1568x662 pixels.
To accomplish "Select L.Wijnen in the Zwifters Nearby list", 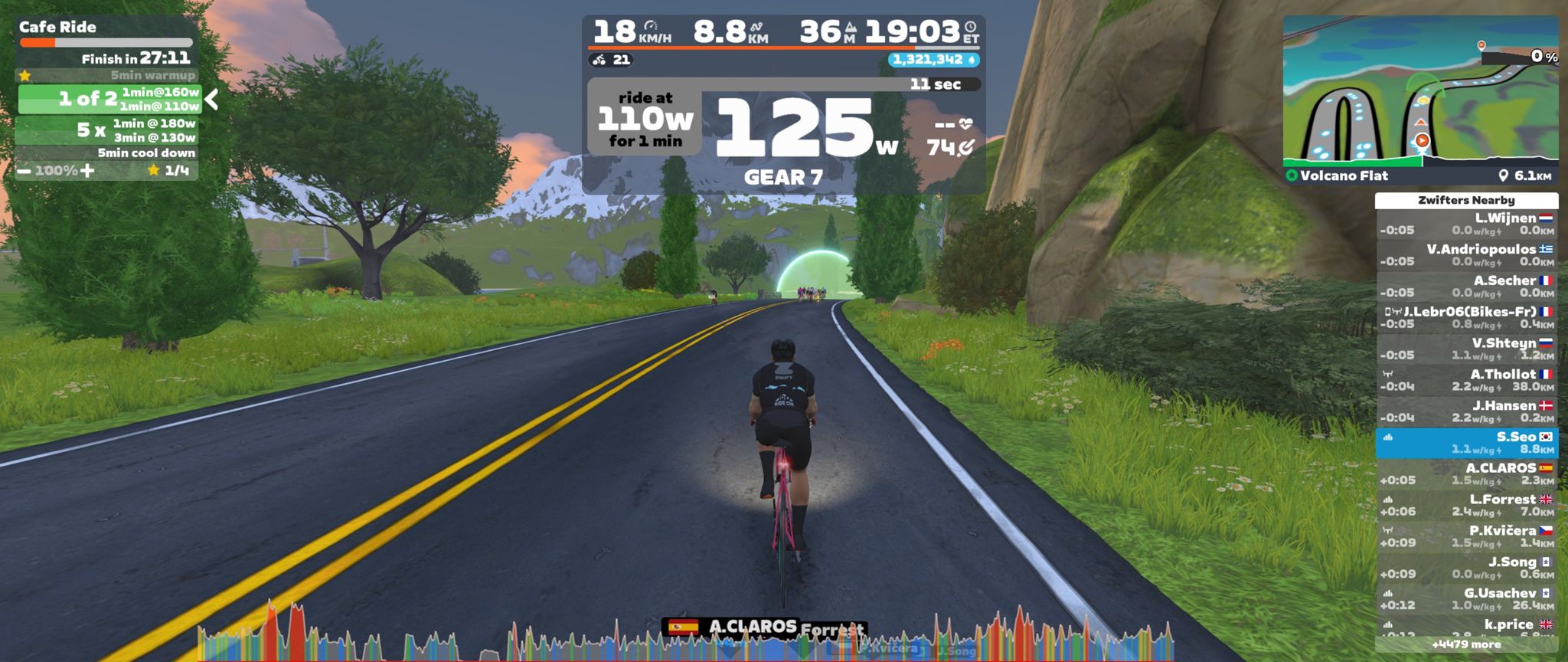I will [1466, 224].
